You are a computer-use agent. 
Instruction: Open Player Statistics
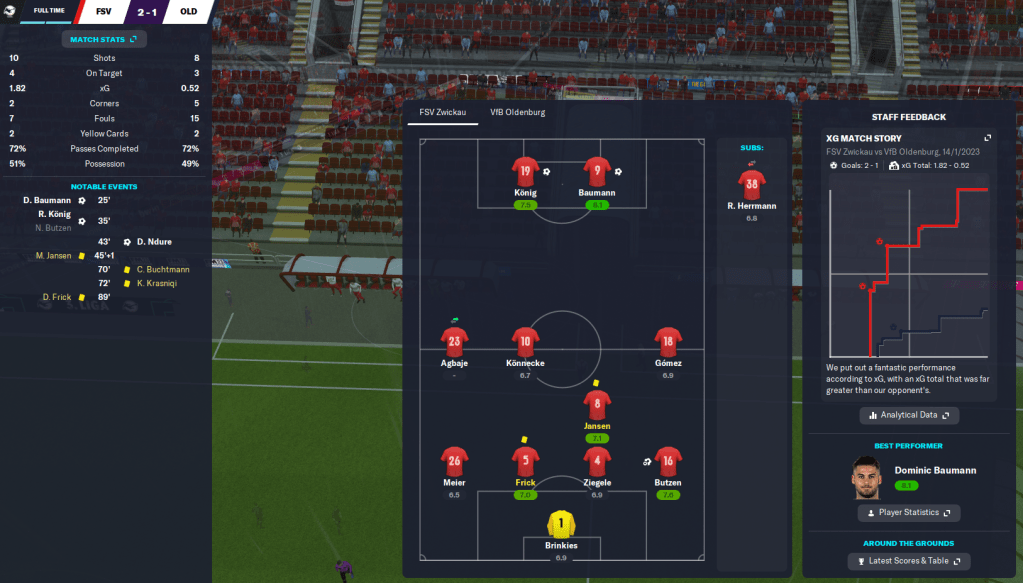909,513
